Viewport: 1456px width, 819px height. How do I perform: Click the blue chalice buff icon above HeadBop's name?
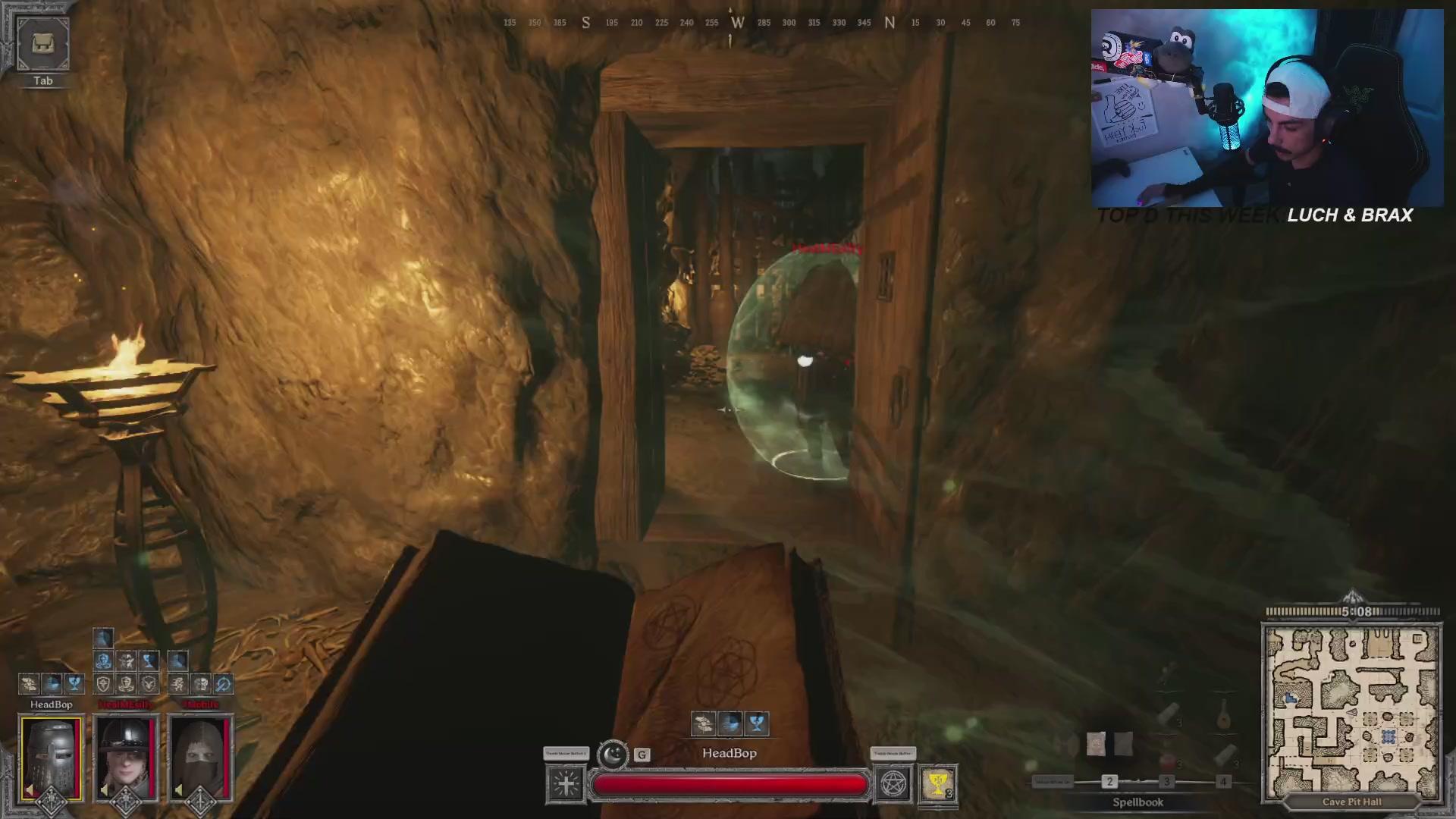(73, 684)
